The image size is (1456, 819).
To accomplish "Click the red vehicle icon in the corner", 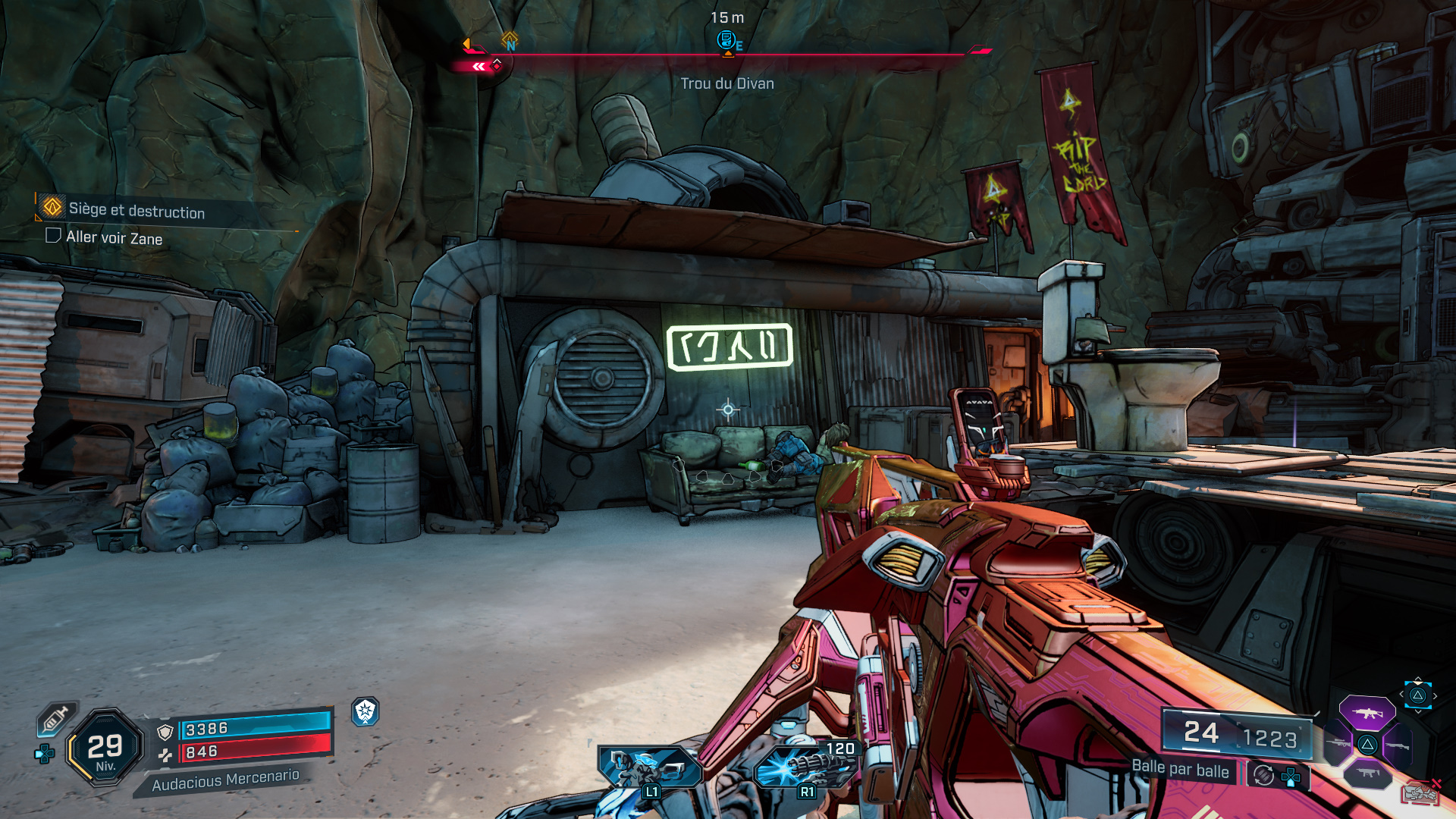I will click(x=1420, y=793).
